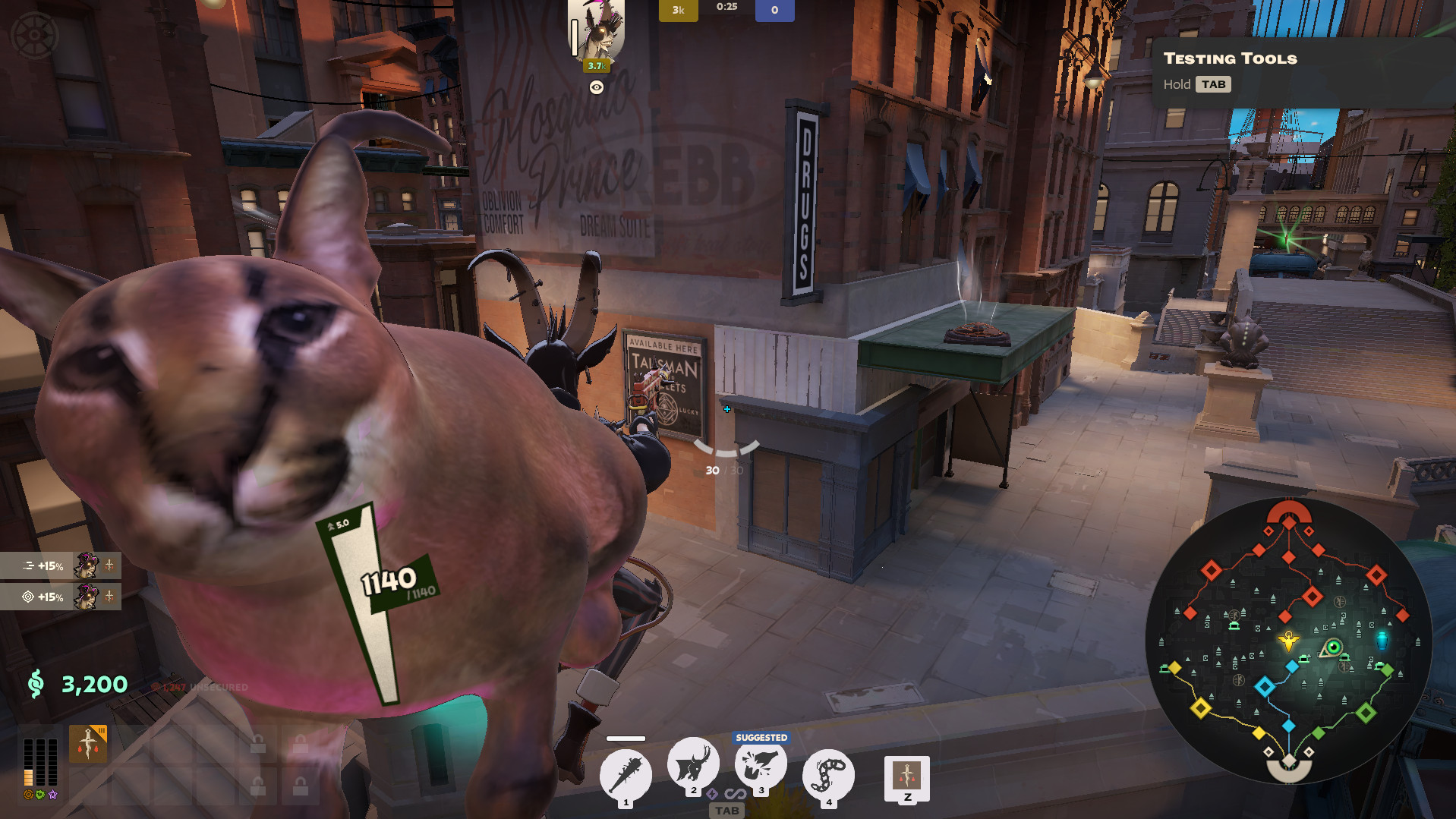Screen dimensions: 1456x819
Task: Select the yellow 3k score banner
Action: [678, 10]
